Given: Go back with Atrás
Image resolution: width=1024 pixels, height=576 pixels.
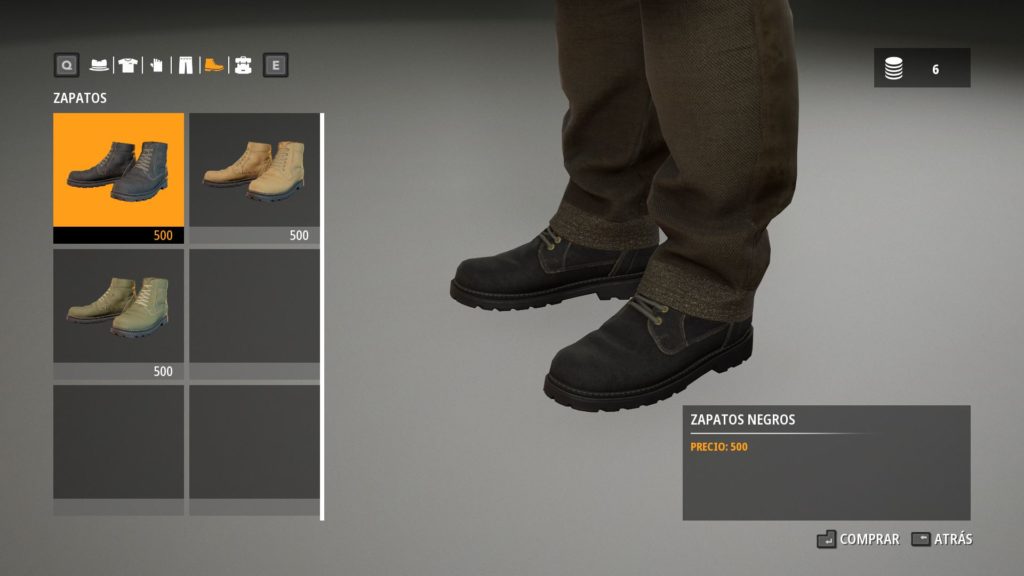Looking at the screenshot, I should point(942,539).
